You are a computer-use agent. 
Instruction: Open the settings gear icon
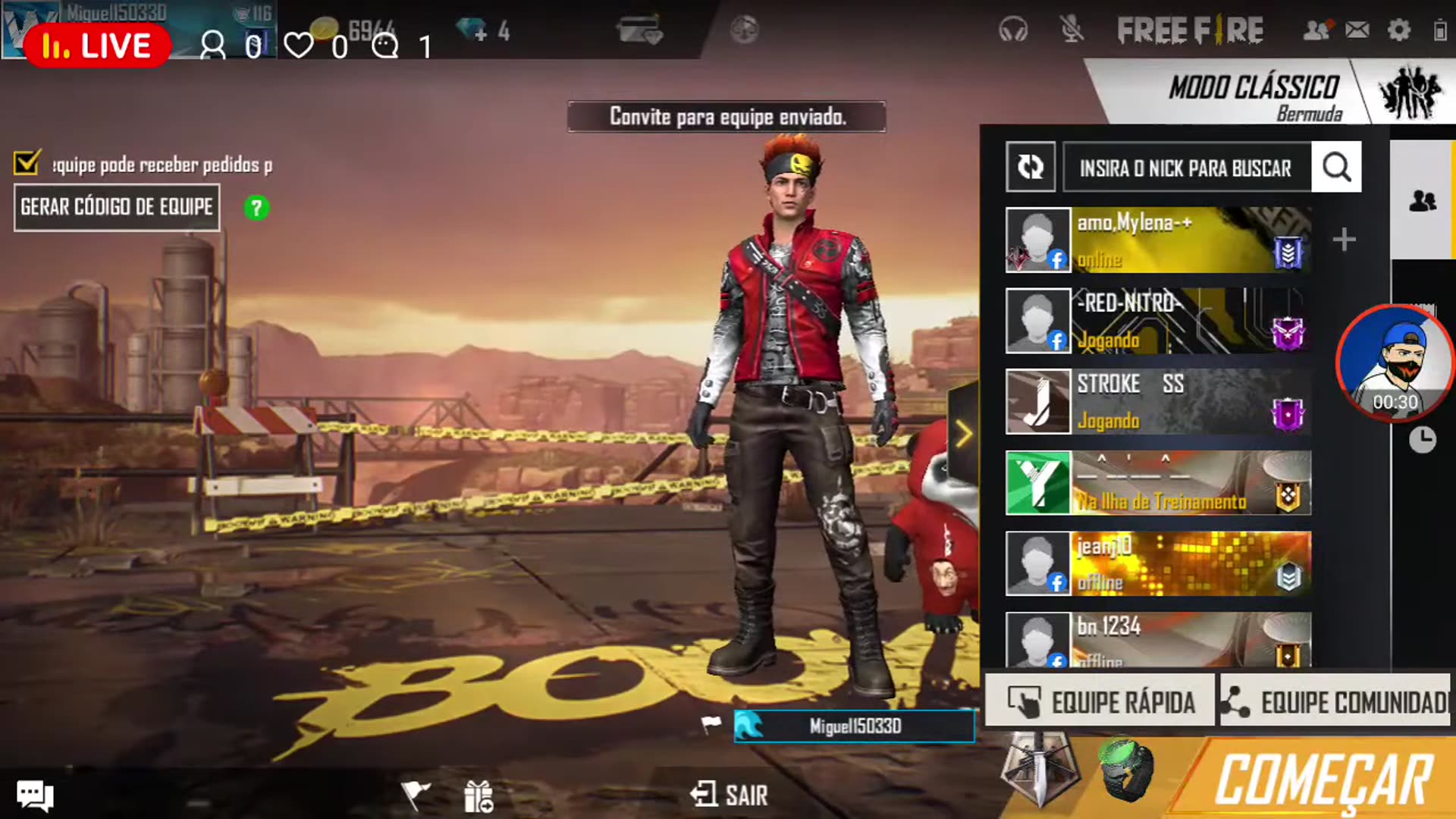pos(1398,30)
